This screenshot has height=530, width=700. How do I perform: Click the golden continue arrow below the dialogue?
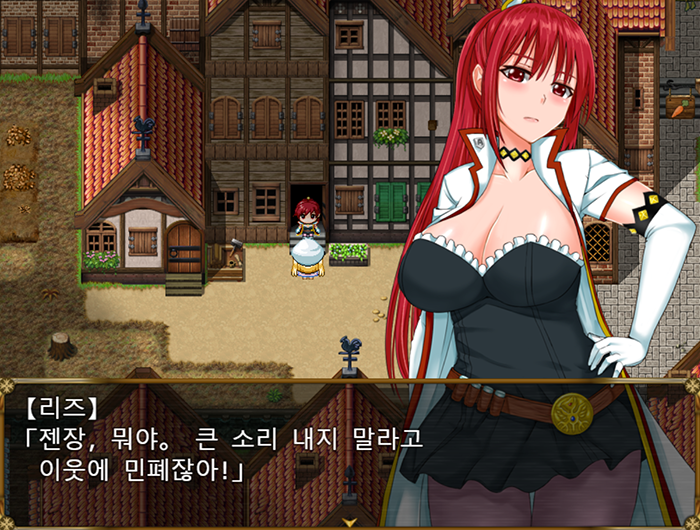pos(349,522)
